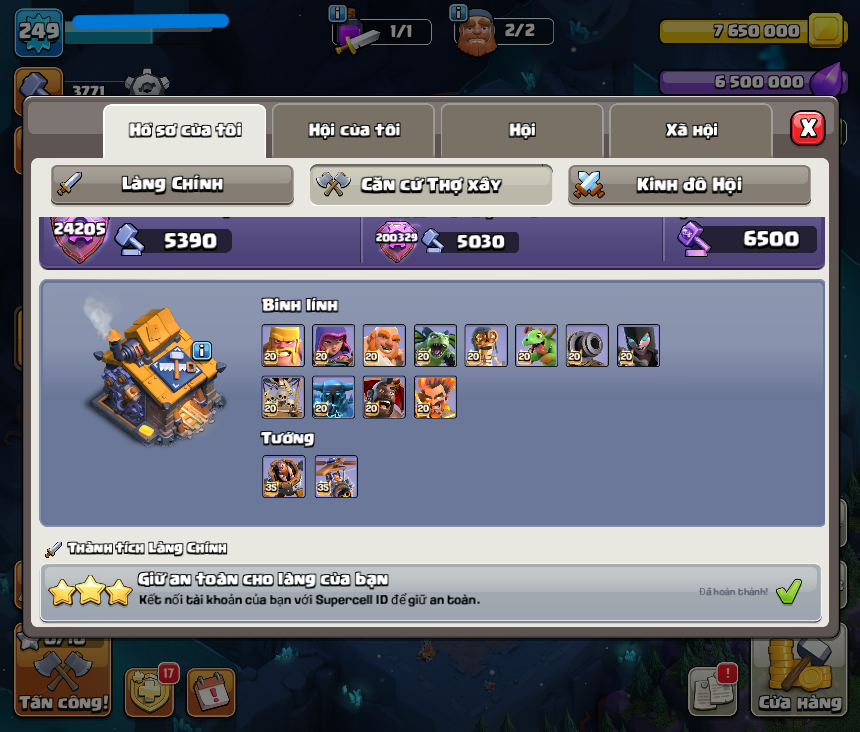Viewport: 860px width, 732px height.
Task: Select the Raged Barbarian troop icon
Action: (x=283, y=346)
